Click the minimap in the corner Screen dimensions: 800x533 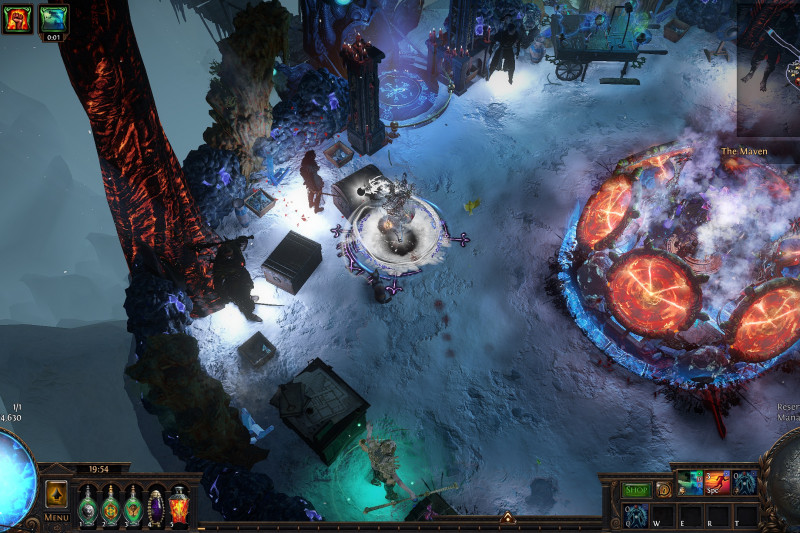pos(769,70)
